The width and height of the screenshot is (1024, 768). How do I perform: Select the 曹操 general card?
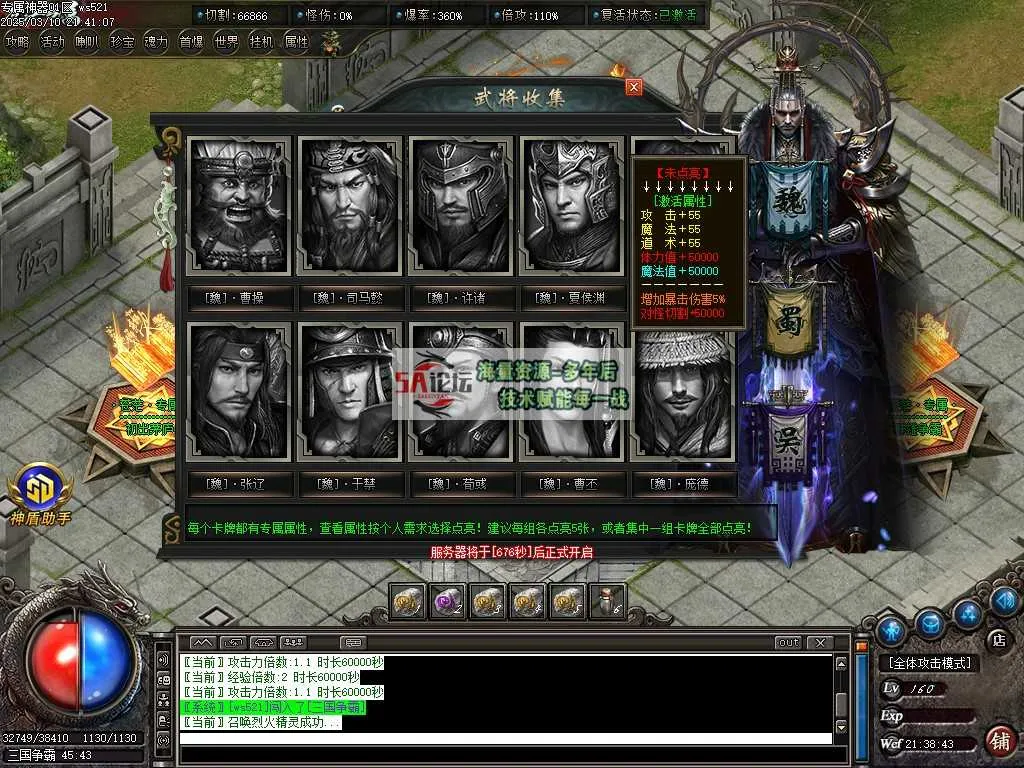point(239,207)
